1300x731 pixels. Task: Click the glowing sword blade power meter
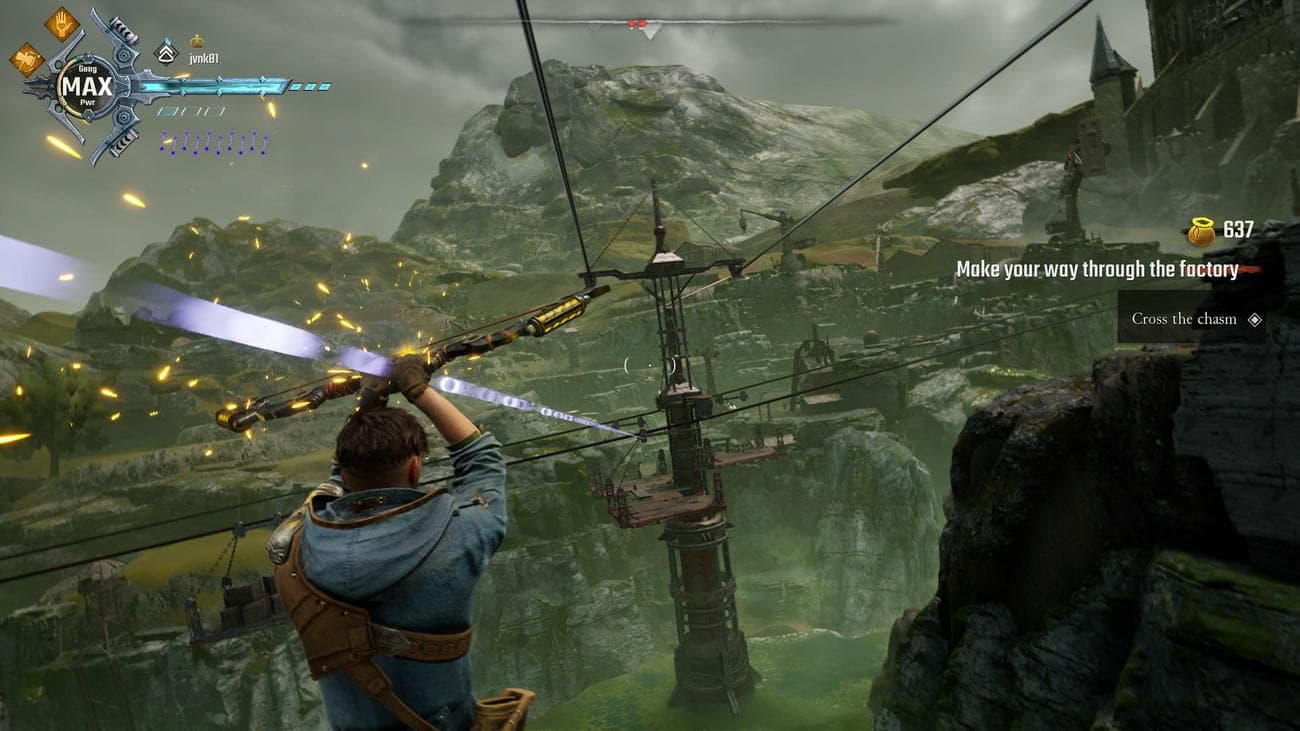click(219, 88)
